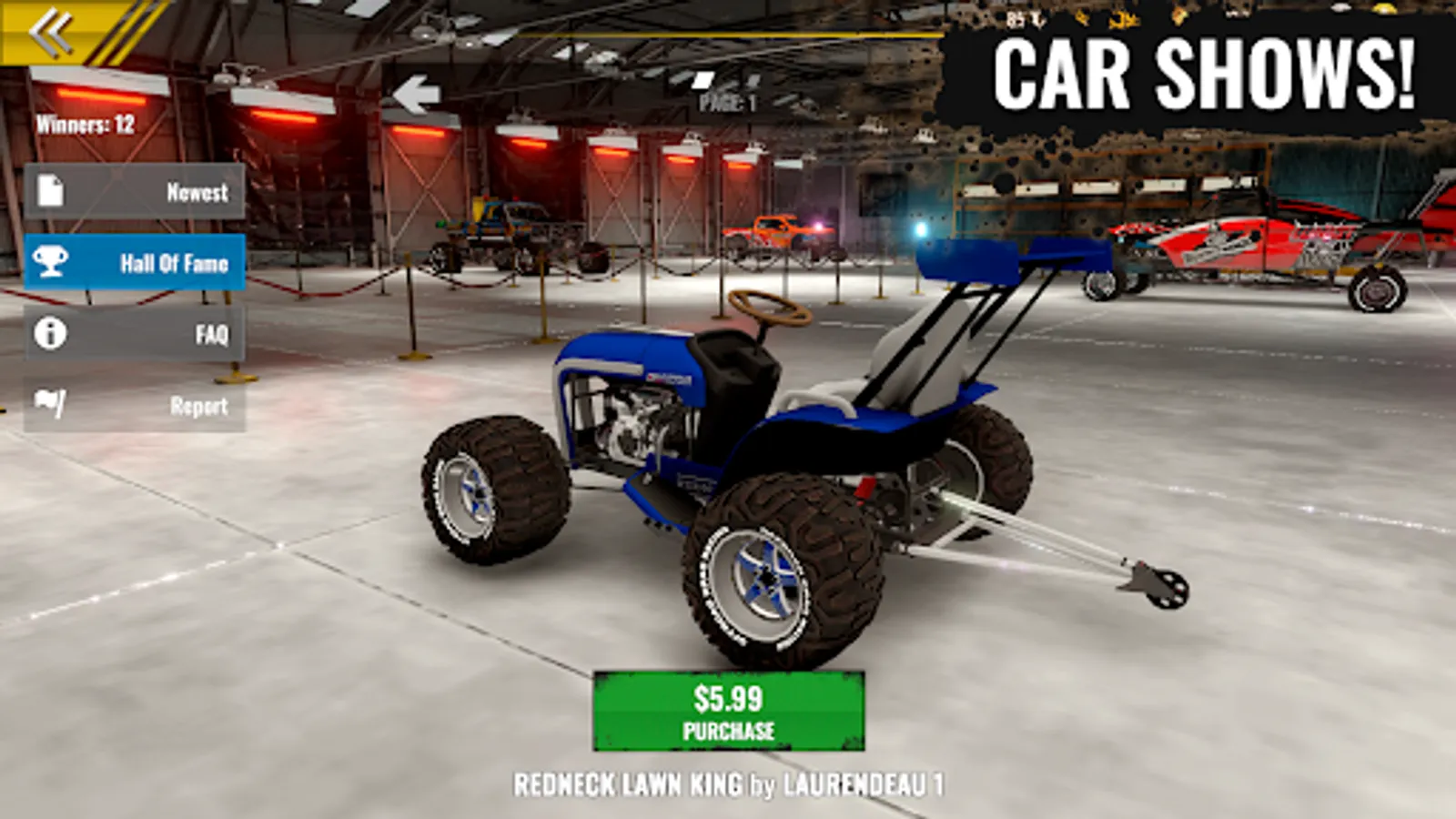Open FAQ via the info icon

[x=53, y=334]
